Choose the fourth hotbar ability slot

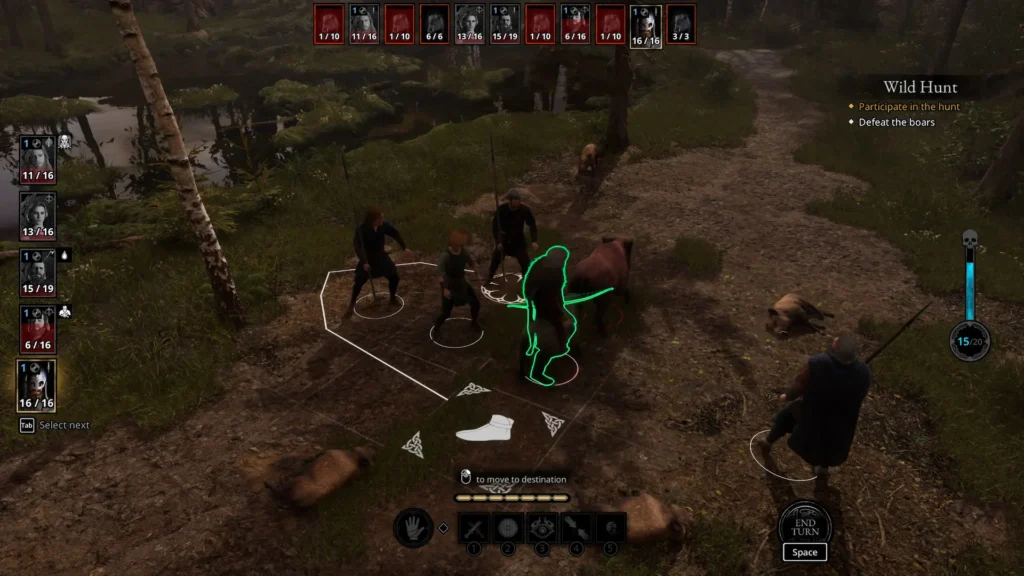[576, 527]
